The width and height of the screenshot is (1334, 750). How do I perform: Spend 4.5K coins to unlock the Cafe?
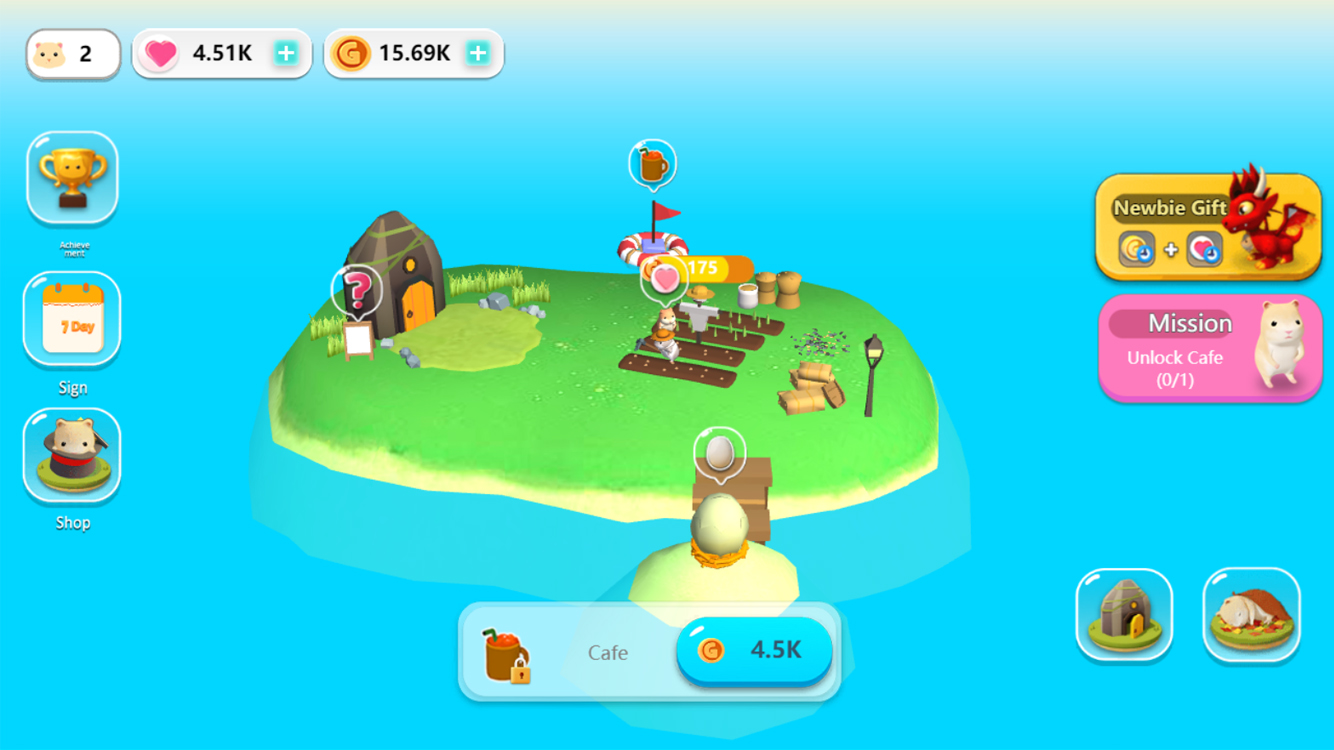[754, 651]
